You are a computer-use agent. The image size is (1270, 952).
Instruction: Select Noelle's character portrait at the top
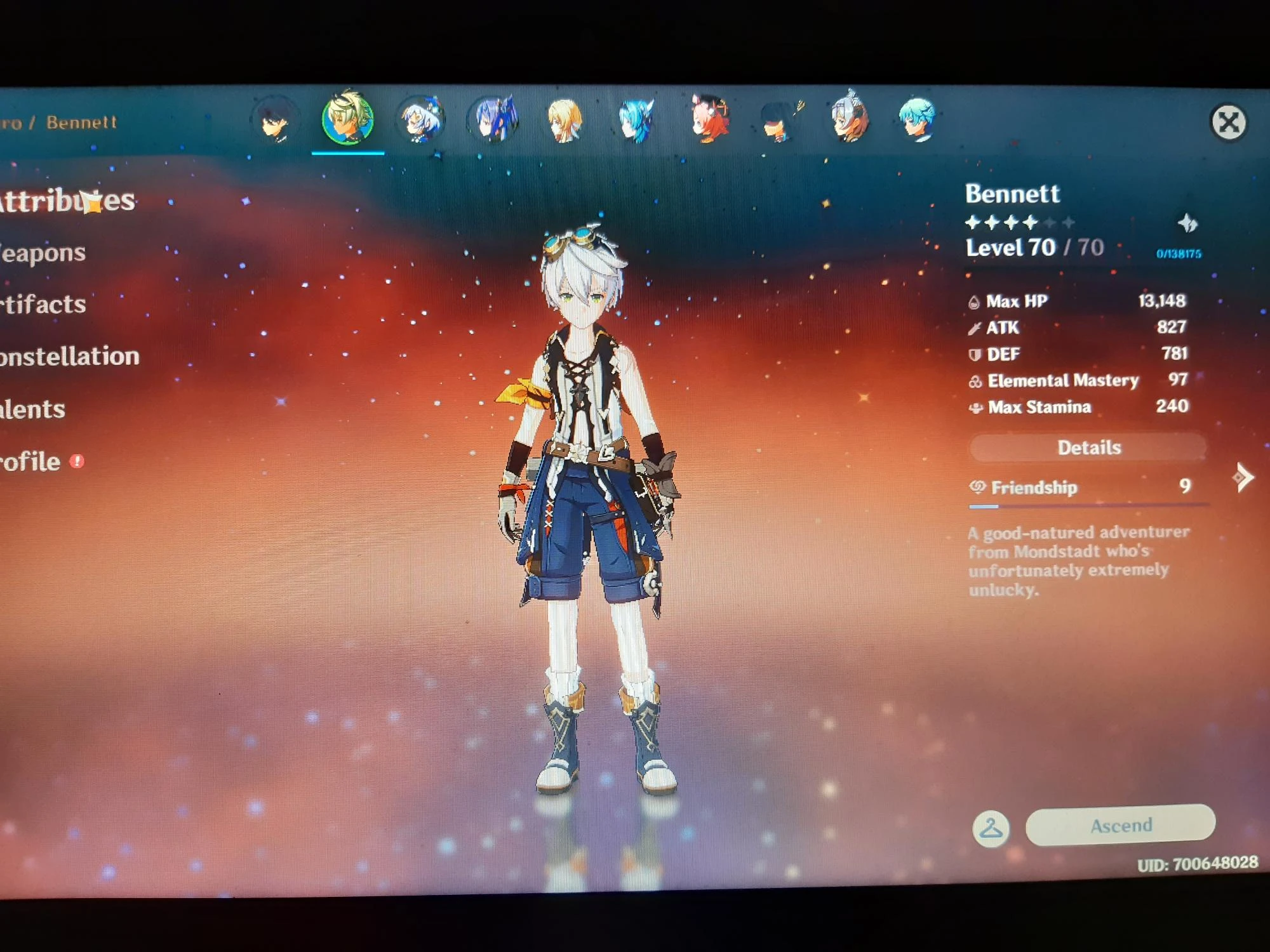pyautogui.click(x=853, y=121)
